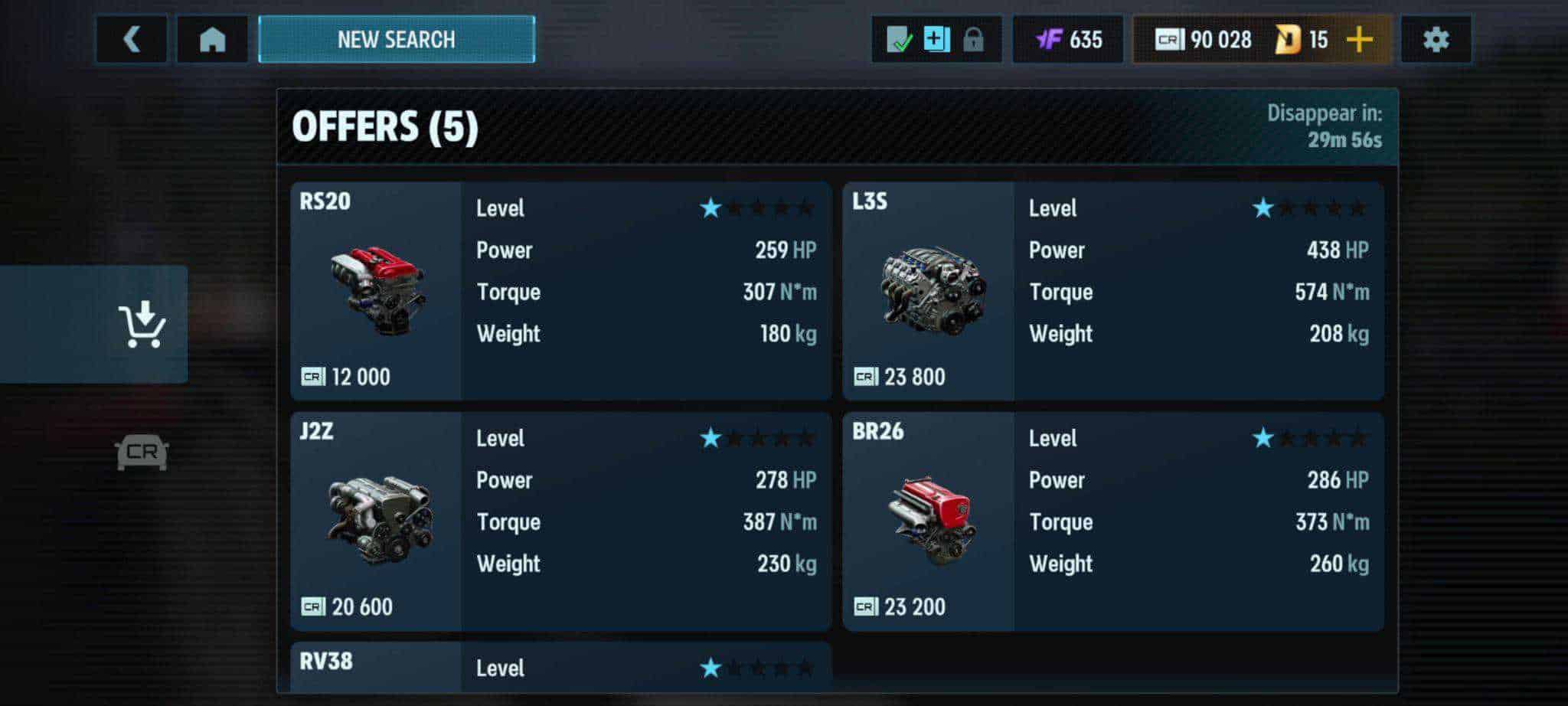View the purple F currency balance
Screen dimensions: 1568x706
click(x=1068, y=39)
